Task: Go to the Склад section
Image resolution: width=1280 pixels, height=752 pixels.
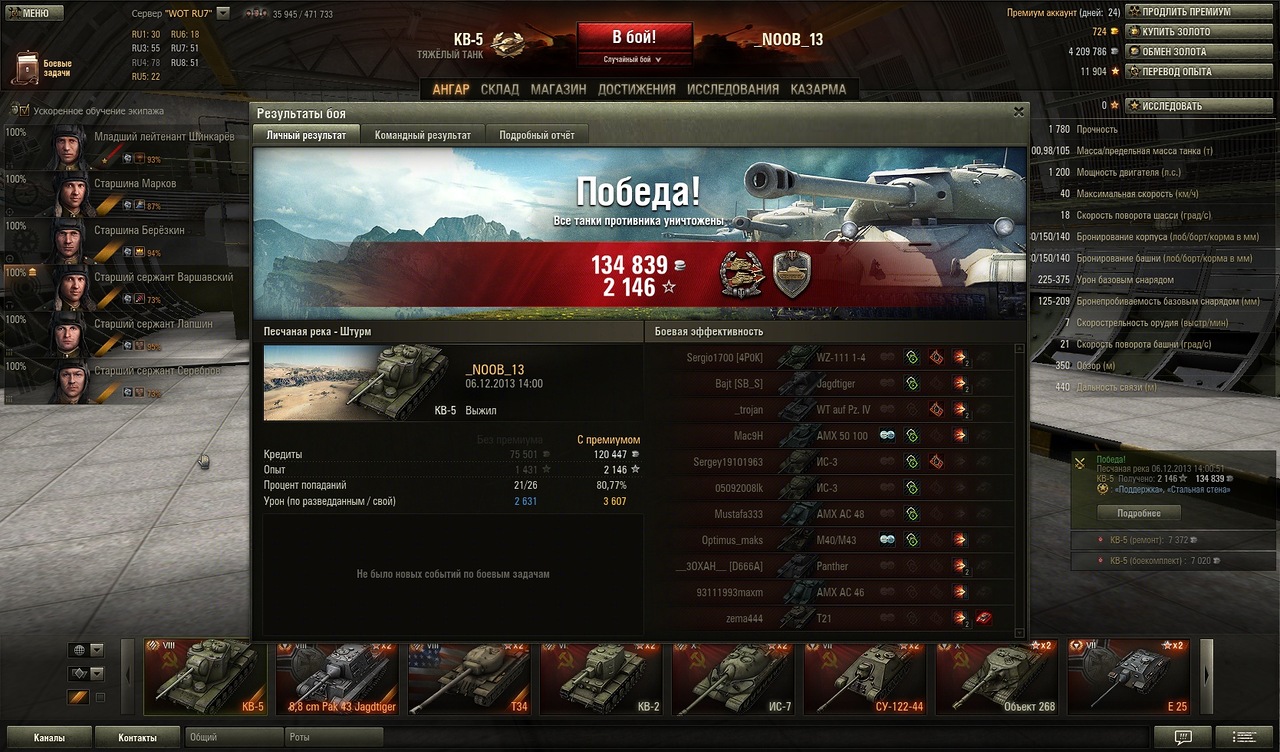Action: pos(500,89)
